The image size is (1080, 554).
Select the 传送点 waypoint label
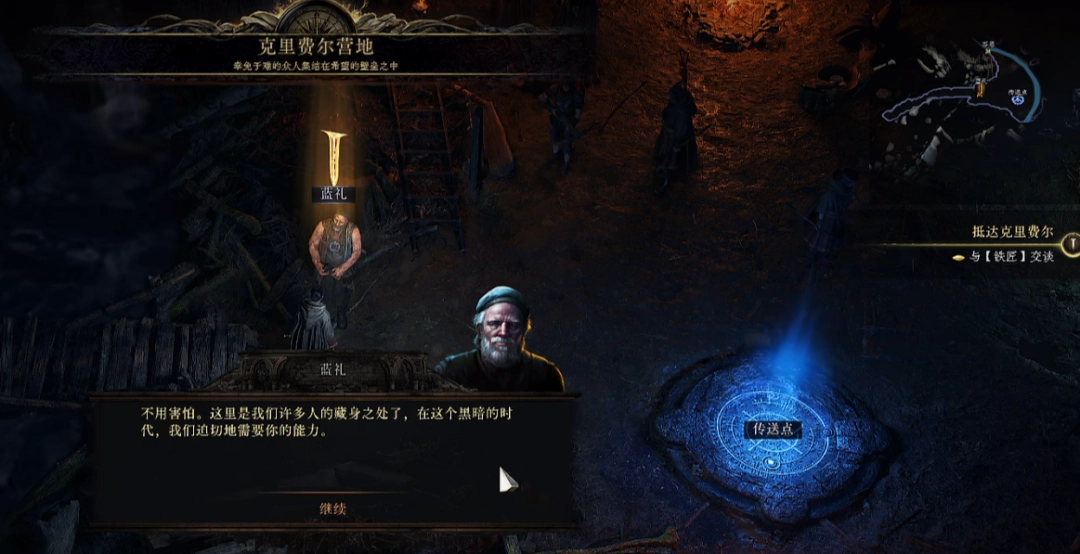773,429
